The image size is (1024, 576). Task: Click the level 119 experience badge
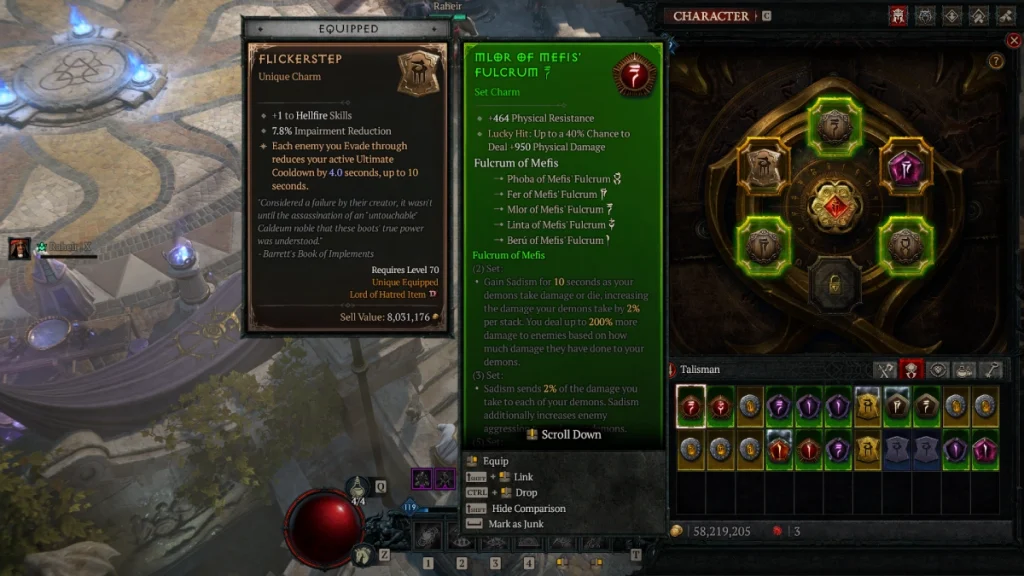click(x=409, y=507)
